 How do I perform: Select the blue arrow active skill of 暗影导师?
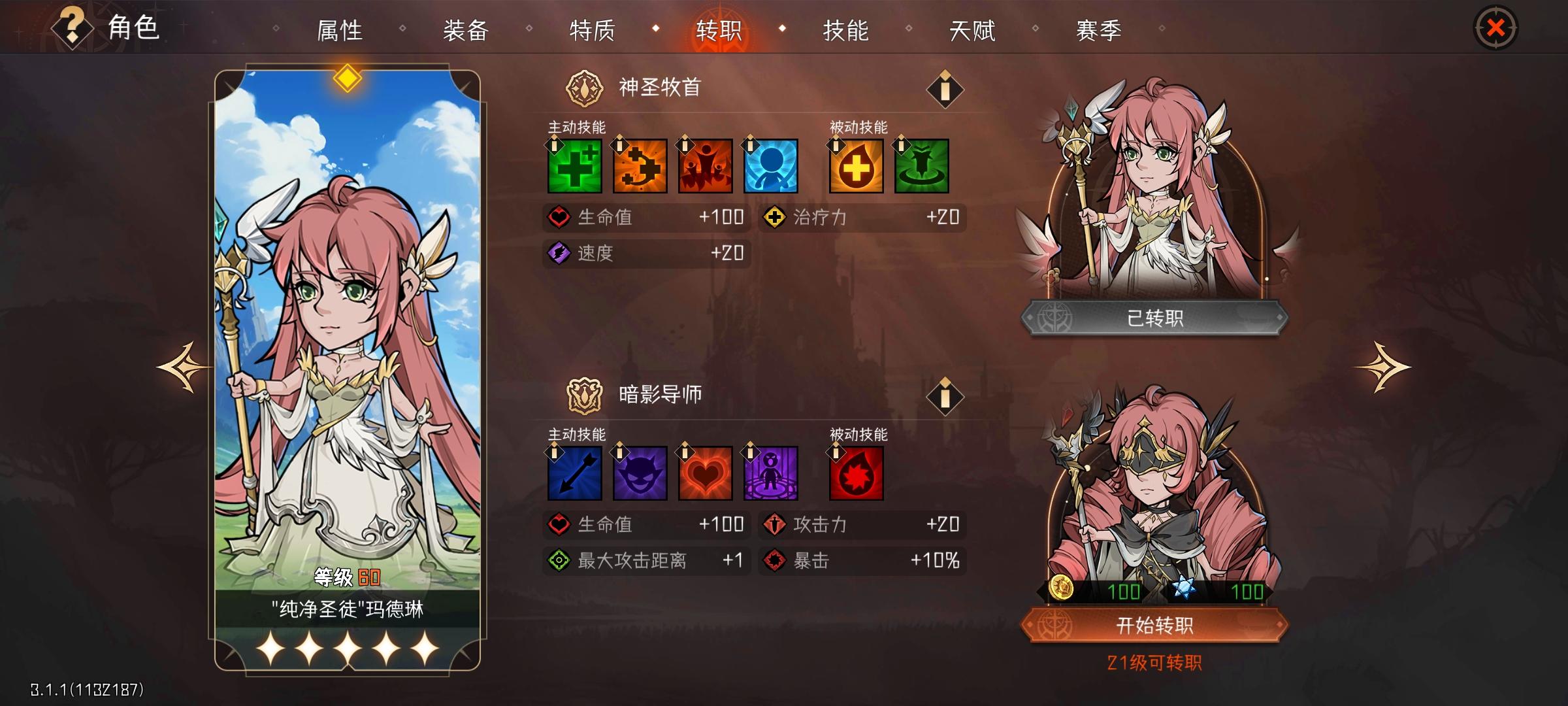[x=574, y=473]
